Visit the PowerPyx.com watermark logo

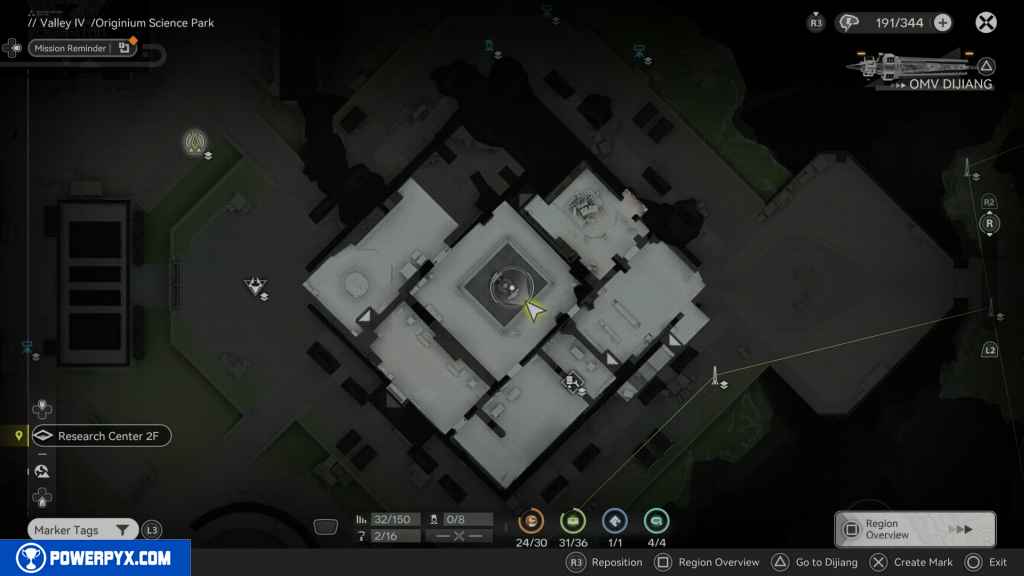(x=95, y=558)
